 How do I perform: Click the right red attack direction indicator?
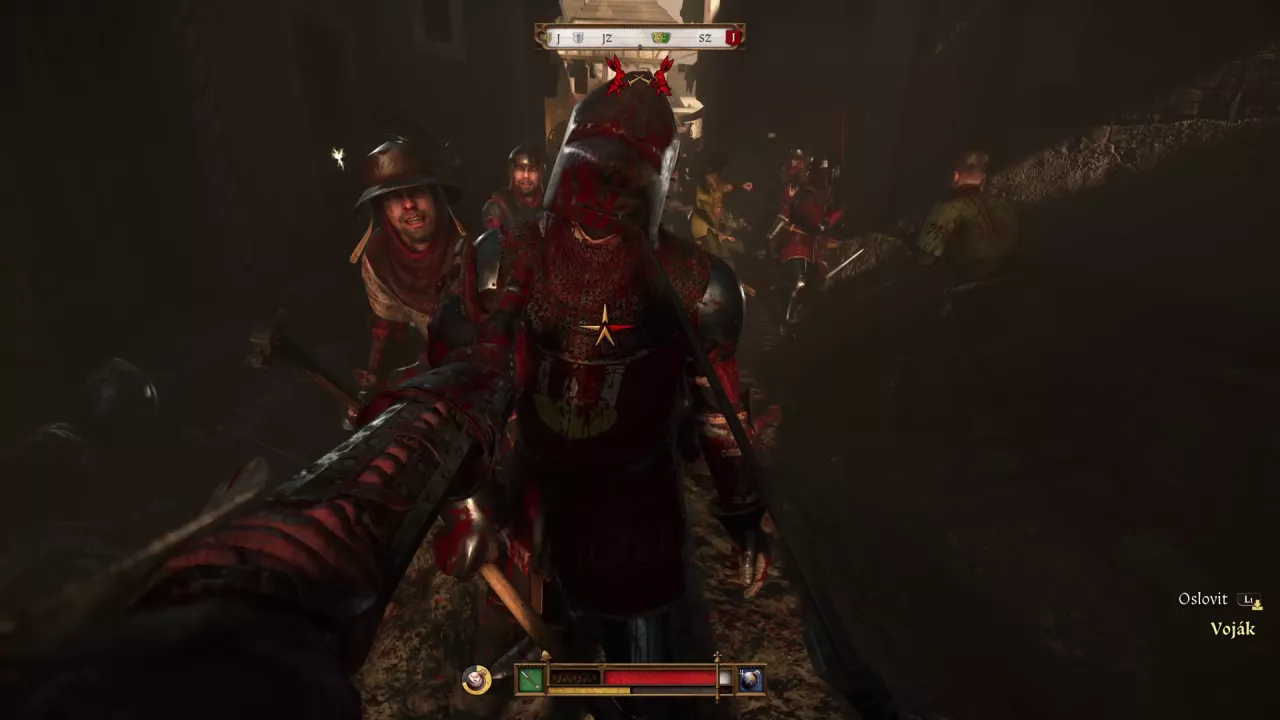click(663, 75)
